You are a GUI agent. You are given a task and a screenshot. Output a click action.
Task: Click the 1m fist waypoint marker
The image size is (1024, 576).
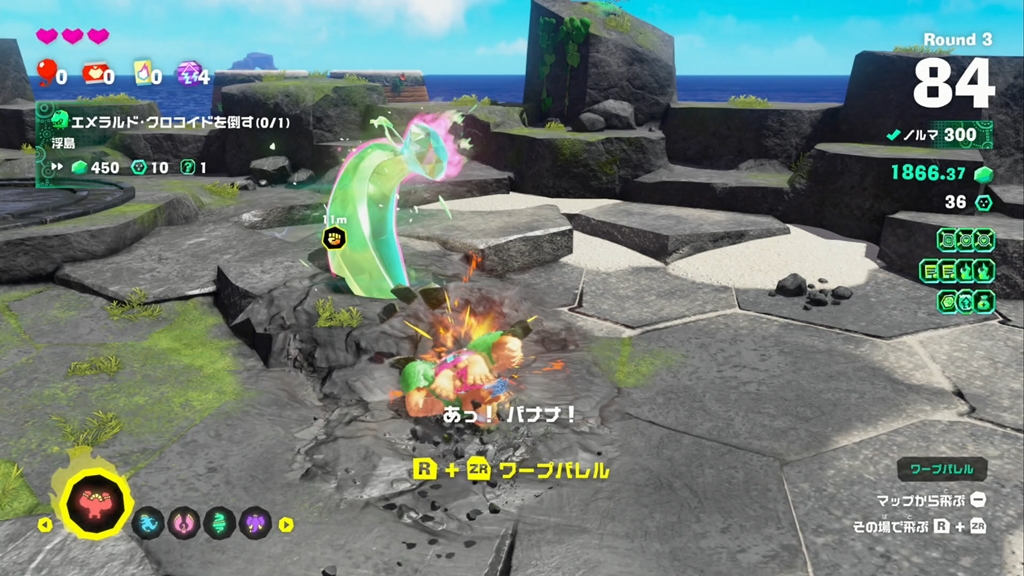[x=333, y=238]
